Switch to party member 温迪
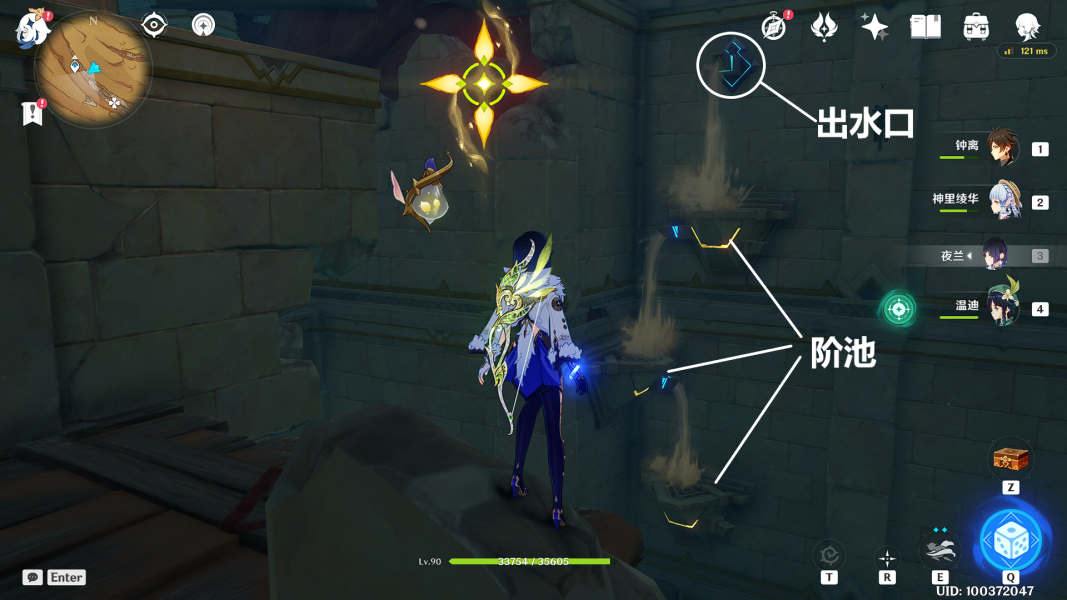This screenshot has height=600, width=1067. click(1001, 307)
